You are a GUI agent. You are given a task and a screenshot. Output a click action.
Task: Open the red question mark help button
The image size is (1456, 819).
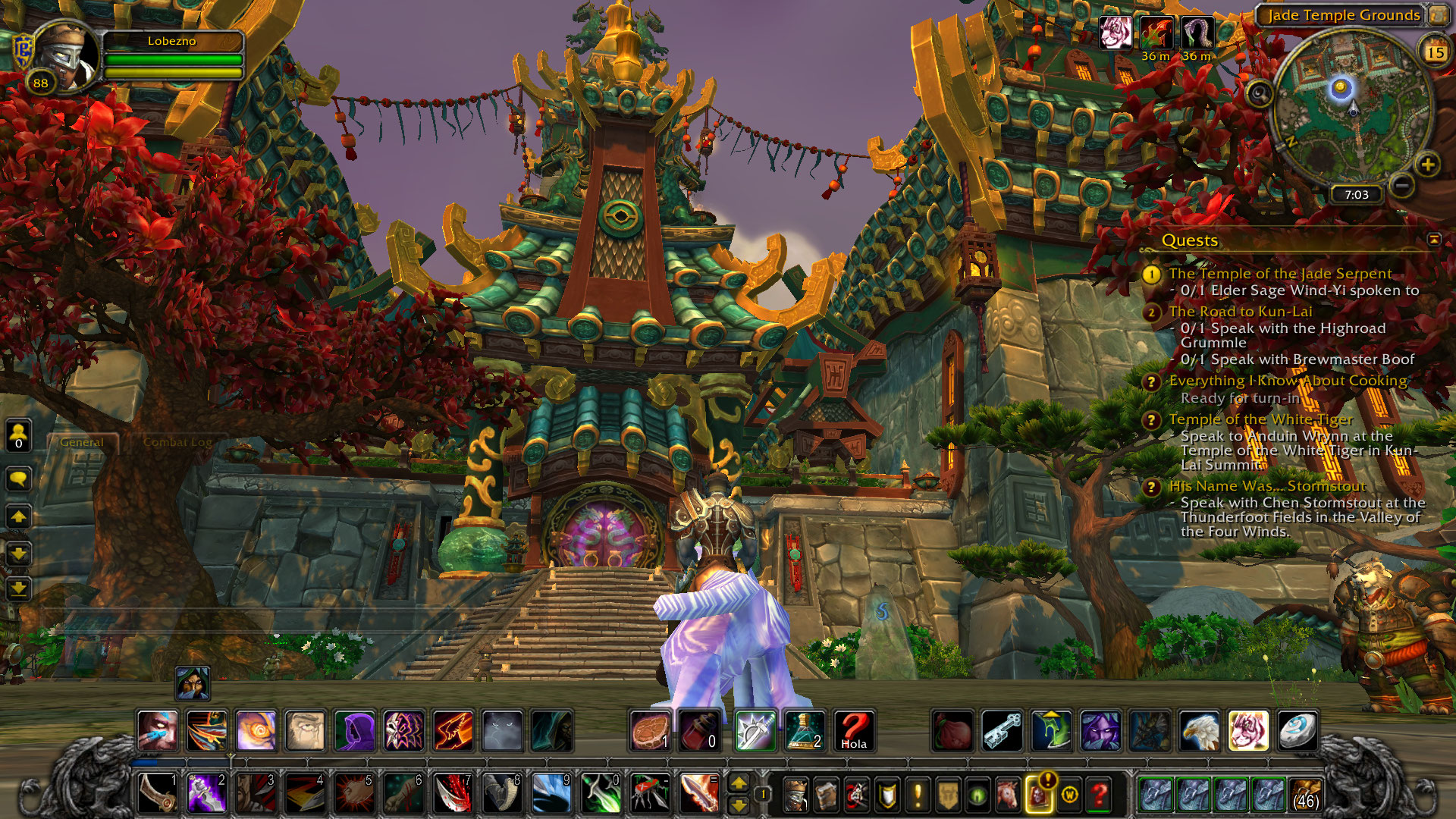(1100, 795)
